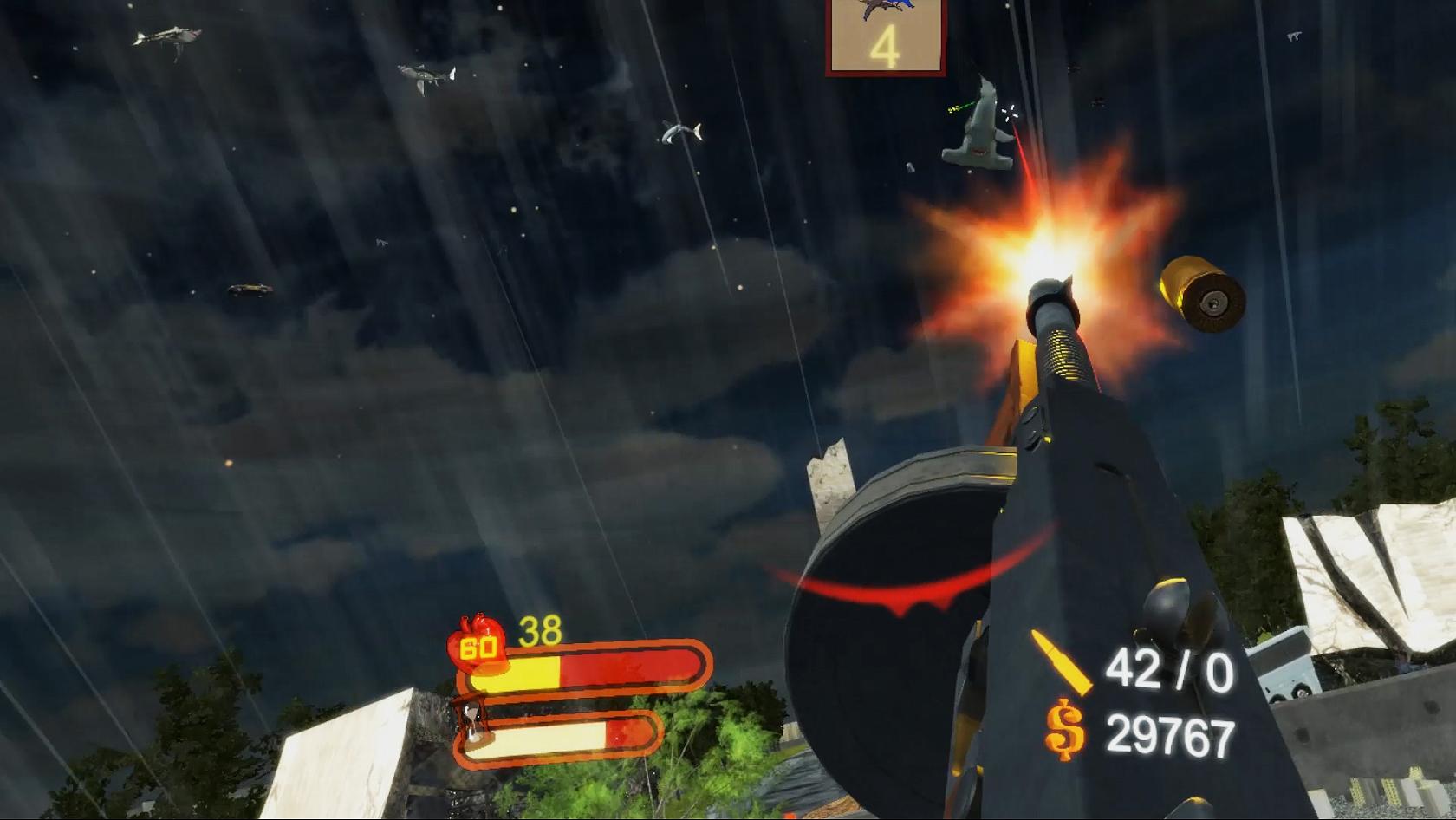Click the hammerhead shark falling from the sky
Image resolution: width=1456 pixels, height=820 pixels.
coord(982,130)
